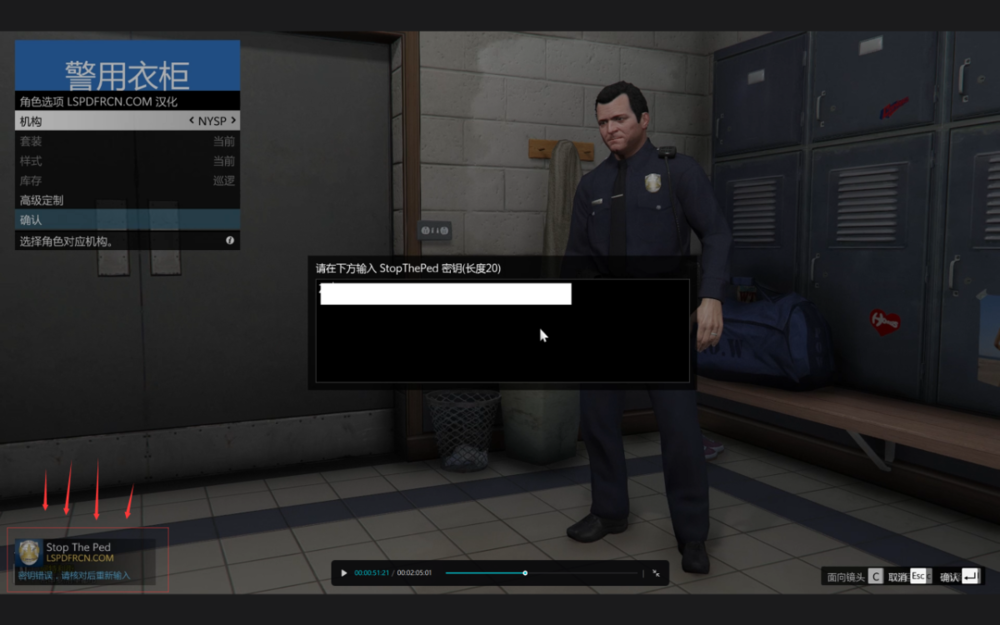This screenshot has height=625, width=1000.
Task: Open the 套装 outfit option
Action: 100,141
